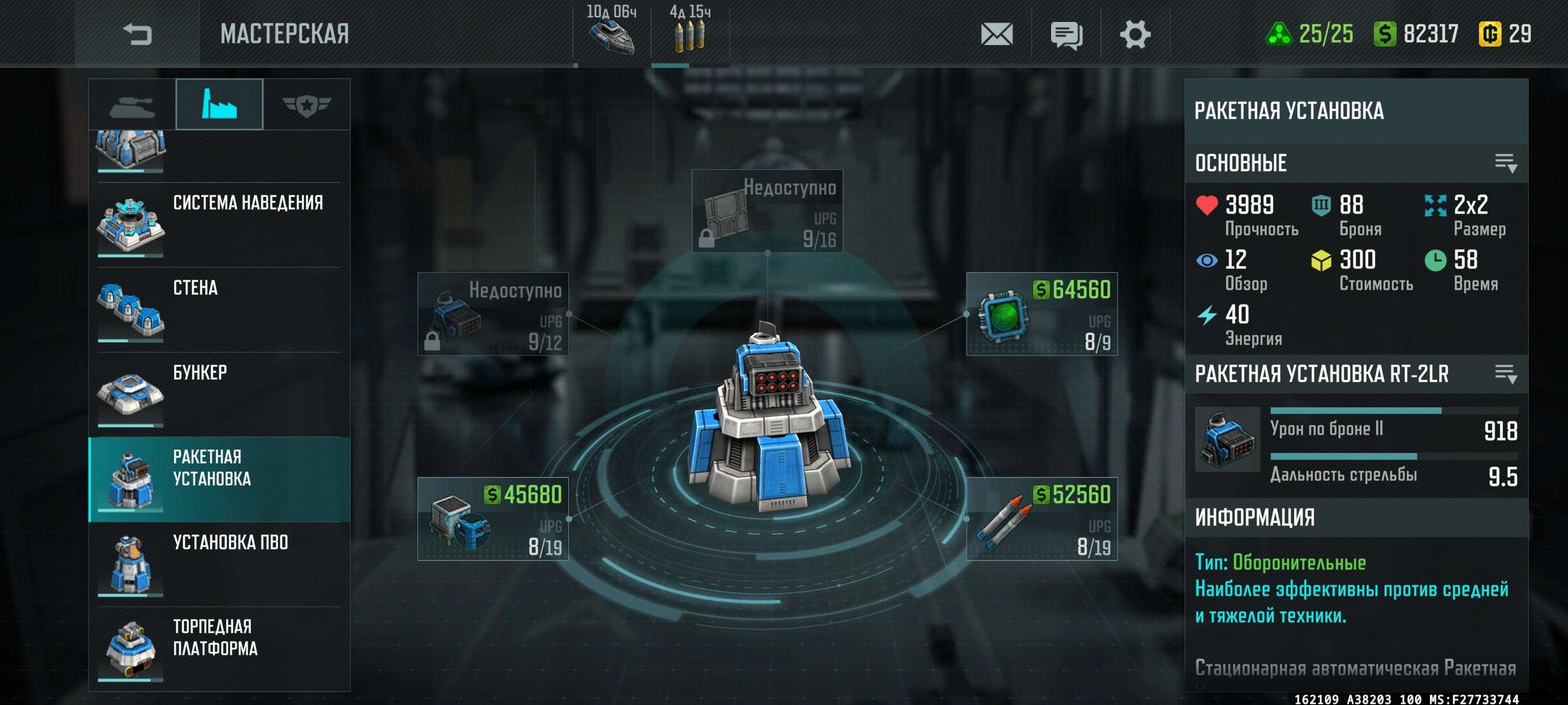
Task: Expand the Ракетная установка RT-2LR section
Action: pyautogui.click(x=1506, y=374)
